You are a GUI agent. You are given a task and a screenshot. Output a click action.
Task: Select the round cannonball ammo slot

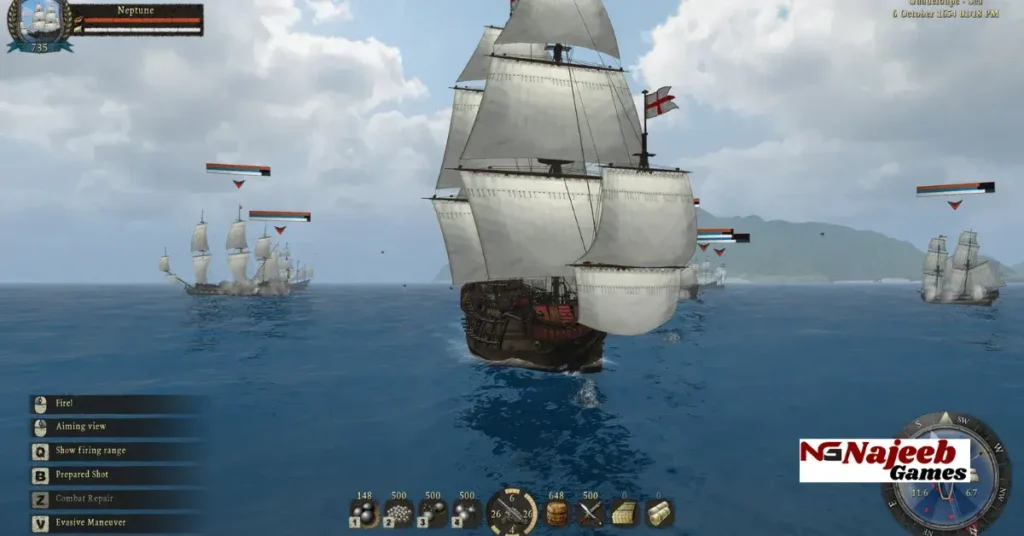pyautogui.click(x=364, y=513)
